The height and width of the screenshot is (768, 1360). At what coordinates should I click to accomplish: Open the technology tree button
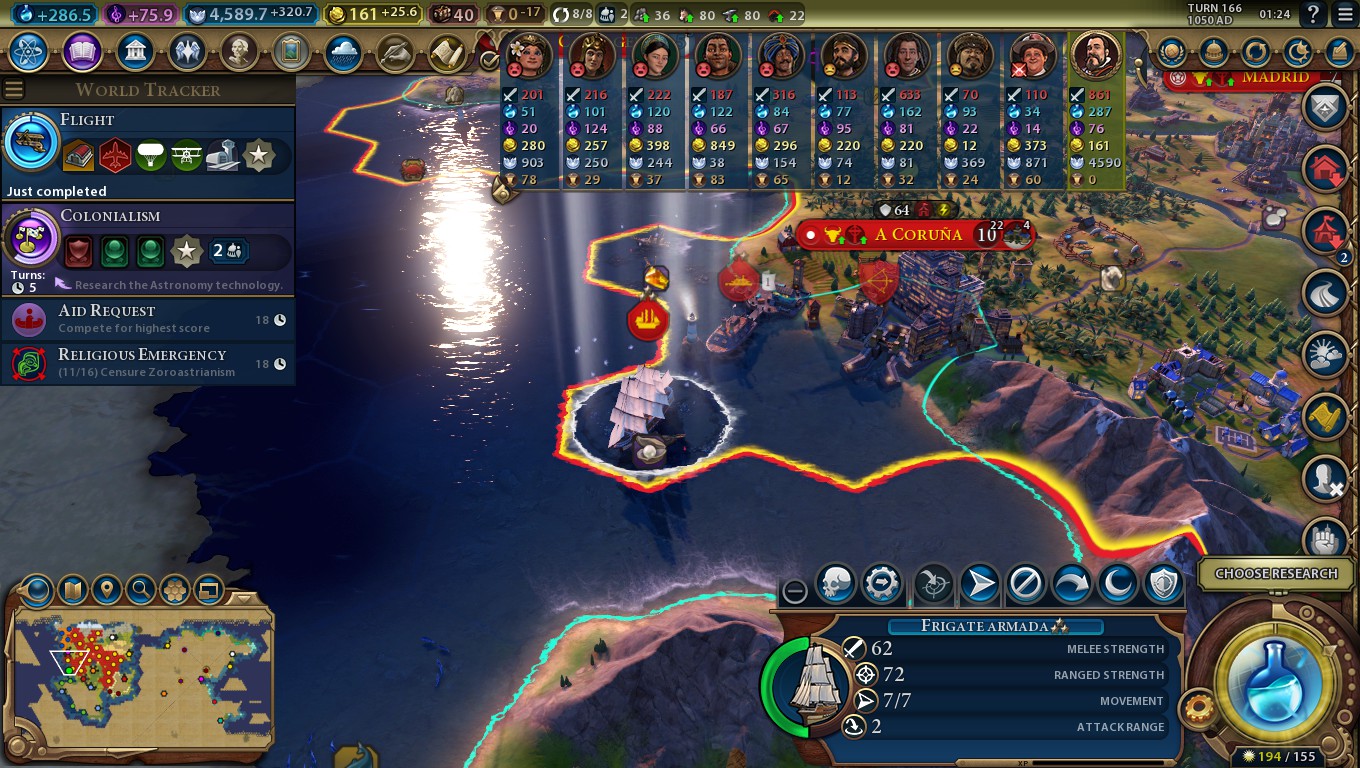(30, 51)
